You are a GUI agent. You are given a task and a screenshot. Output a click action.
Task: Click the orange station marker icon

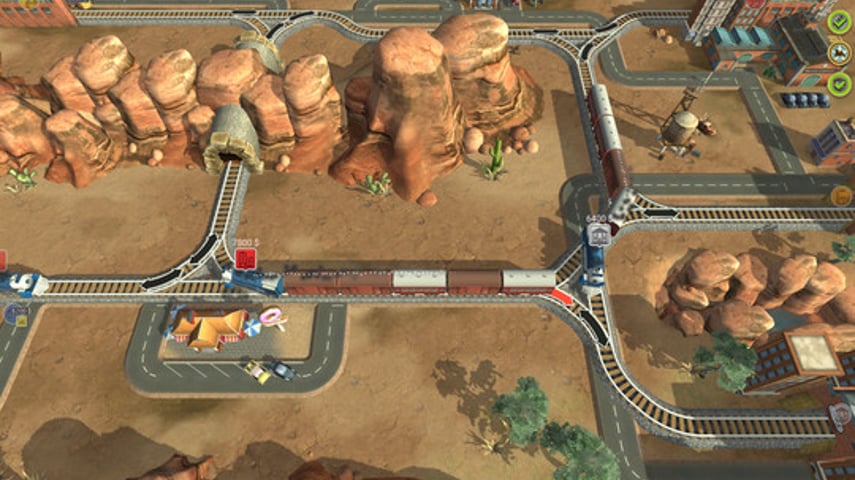[841, 195]
